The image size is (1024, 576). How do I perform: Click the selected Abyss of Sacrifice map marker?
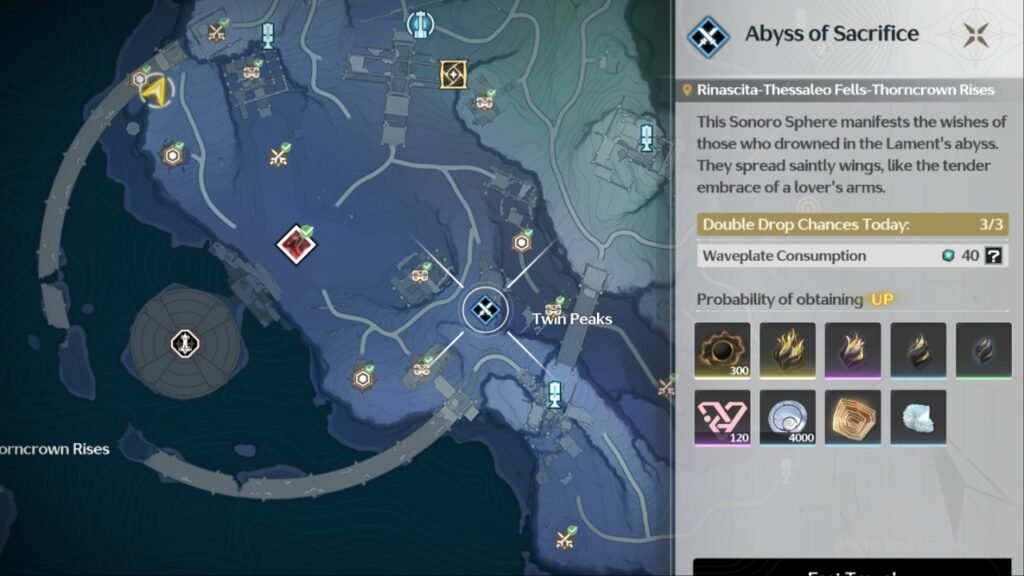[x=486, y=309]
